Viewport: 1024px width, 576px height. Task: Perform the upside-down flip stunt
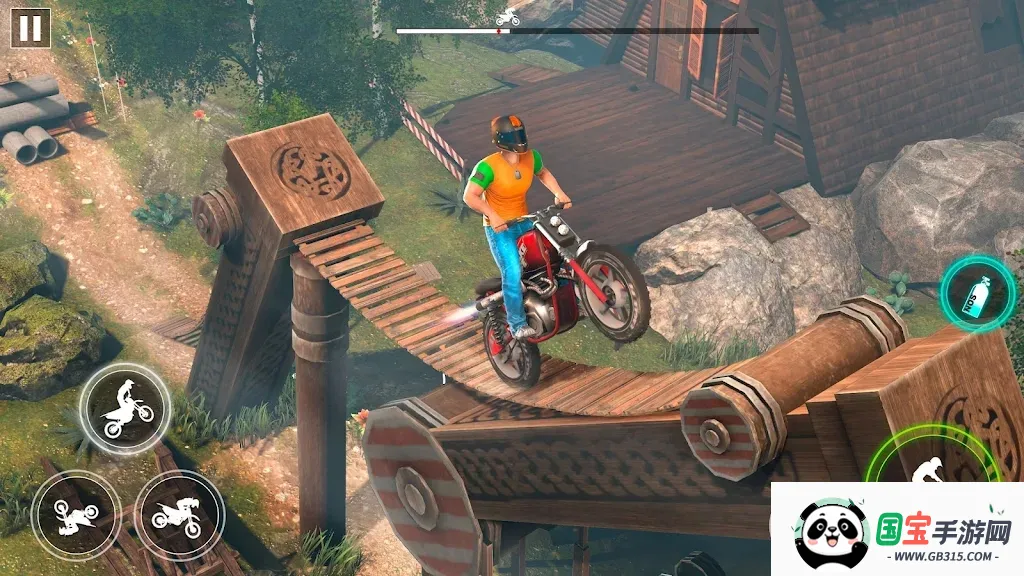pos(75,516)
